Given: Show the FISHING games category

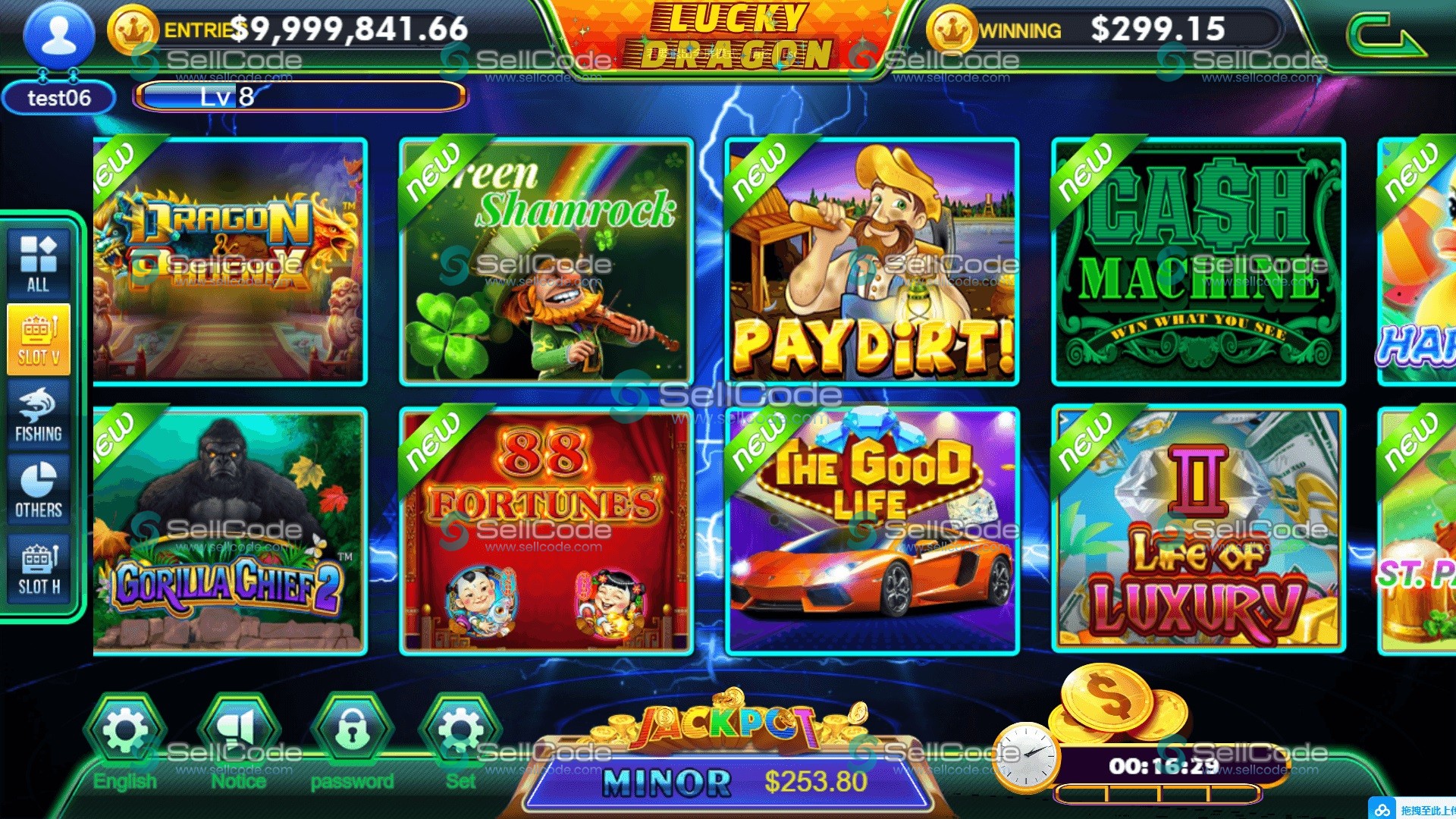Looking at the screenshot, I should 39,415.
